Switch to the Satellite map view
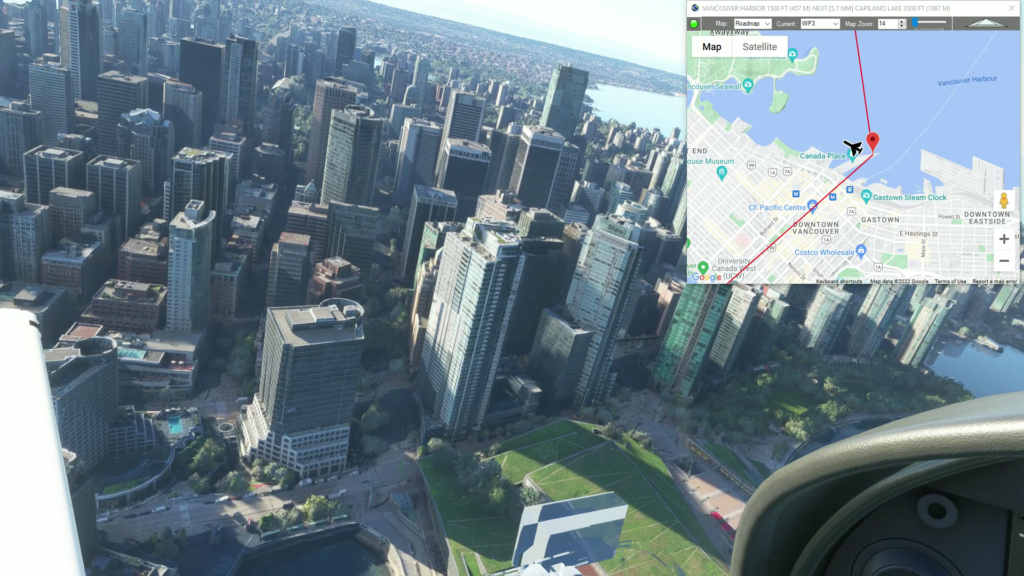 759,47
